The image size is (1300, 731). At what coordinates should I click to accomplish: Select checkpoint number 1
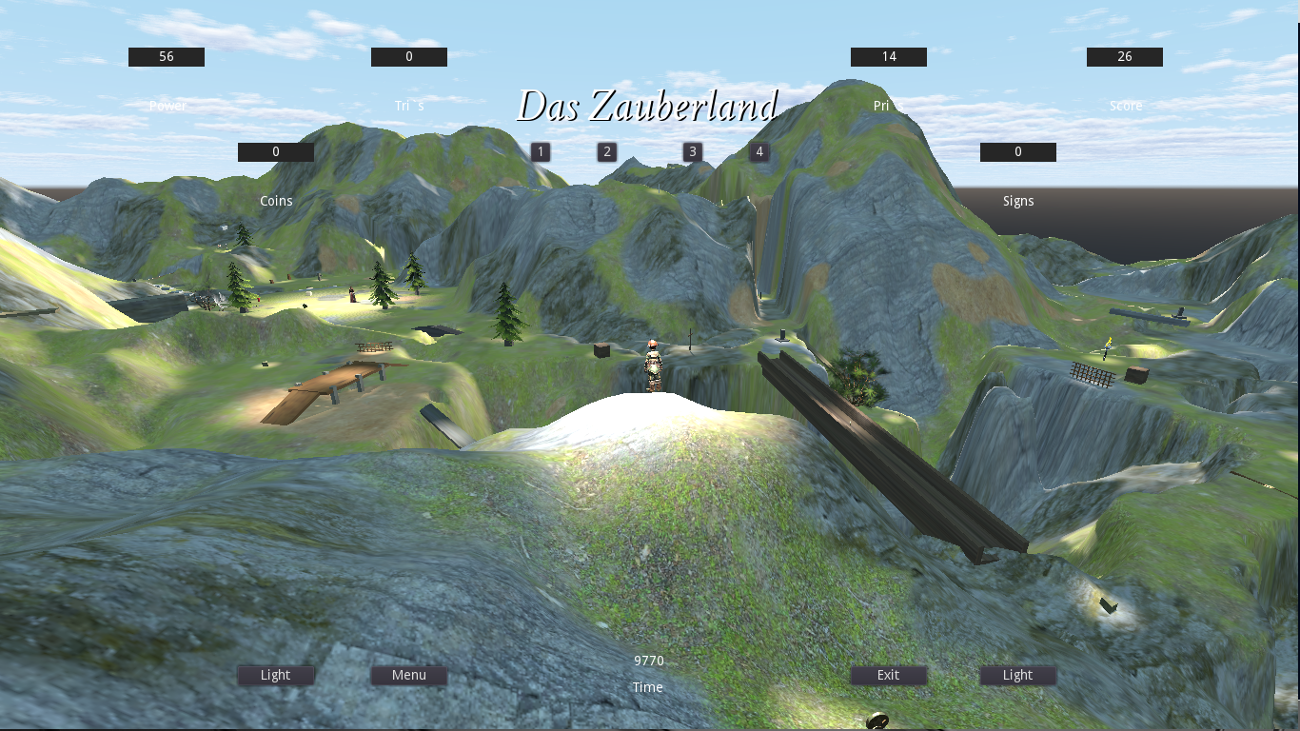coord(541,151)
